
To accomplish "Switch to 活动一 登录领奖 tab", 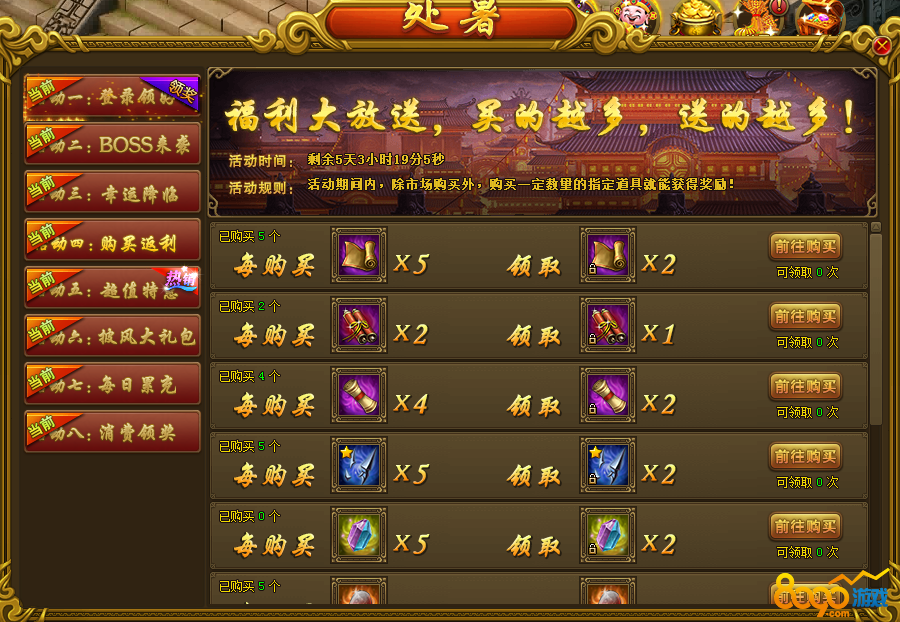I will [112, 96].
